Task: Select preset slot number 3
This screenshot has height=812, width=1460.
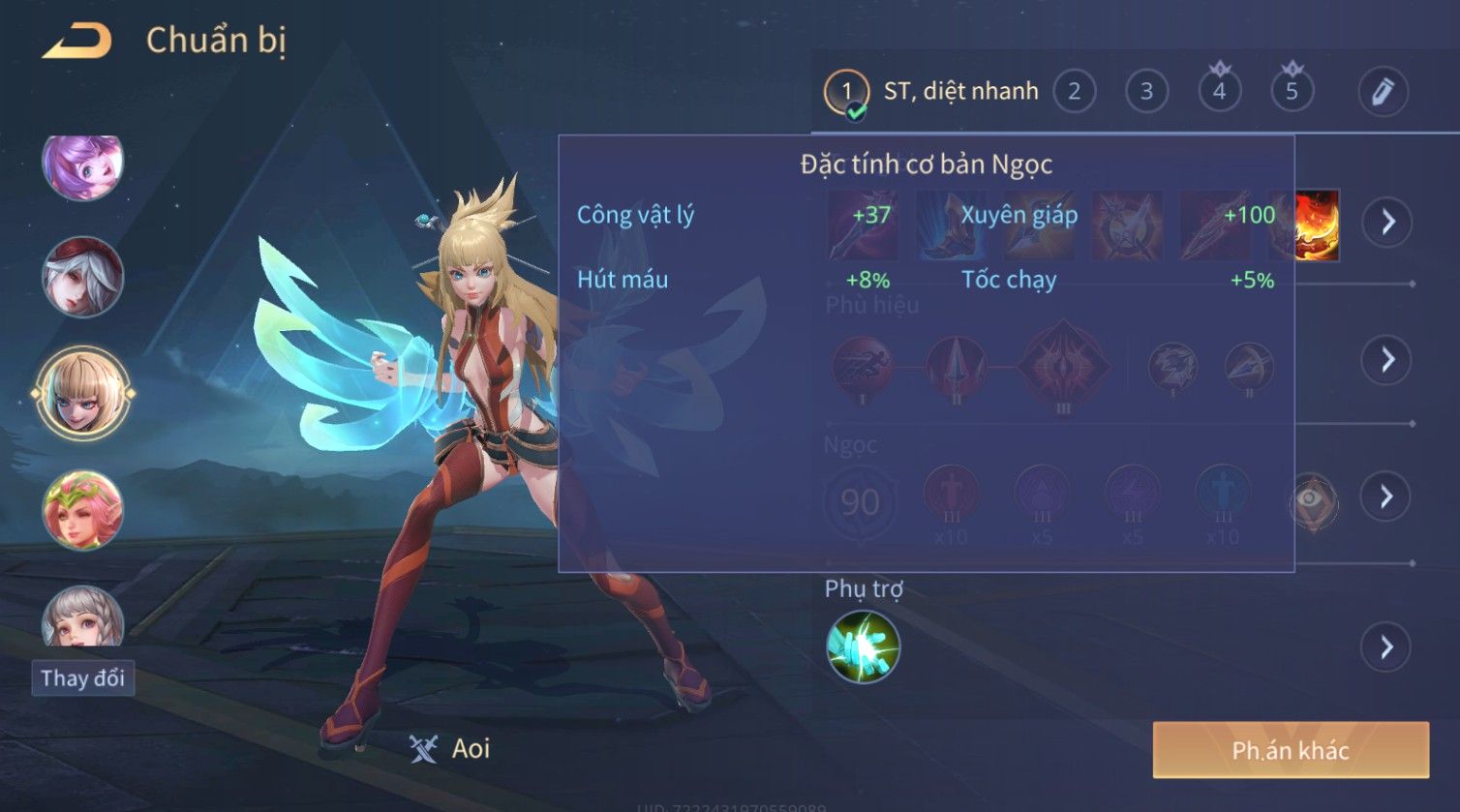Action: [1146, 92]
